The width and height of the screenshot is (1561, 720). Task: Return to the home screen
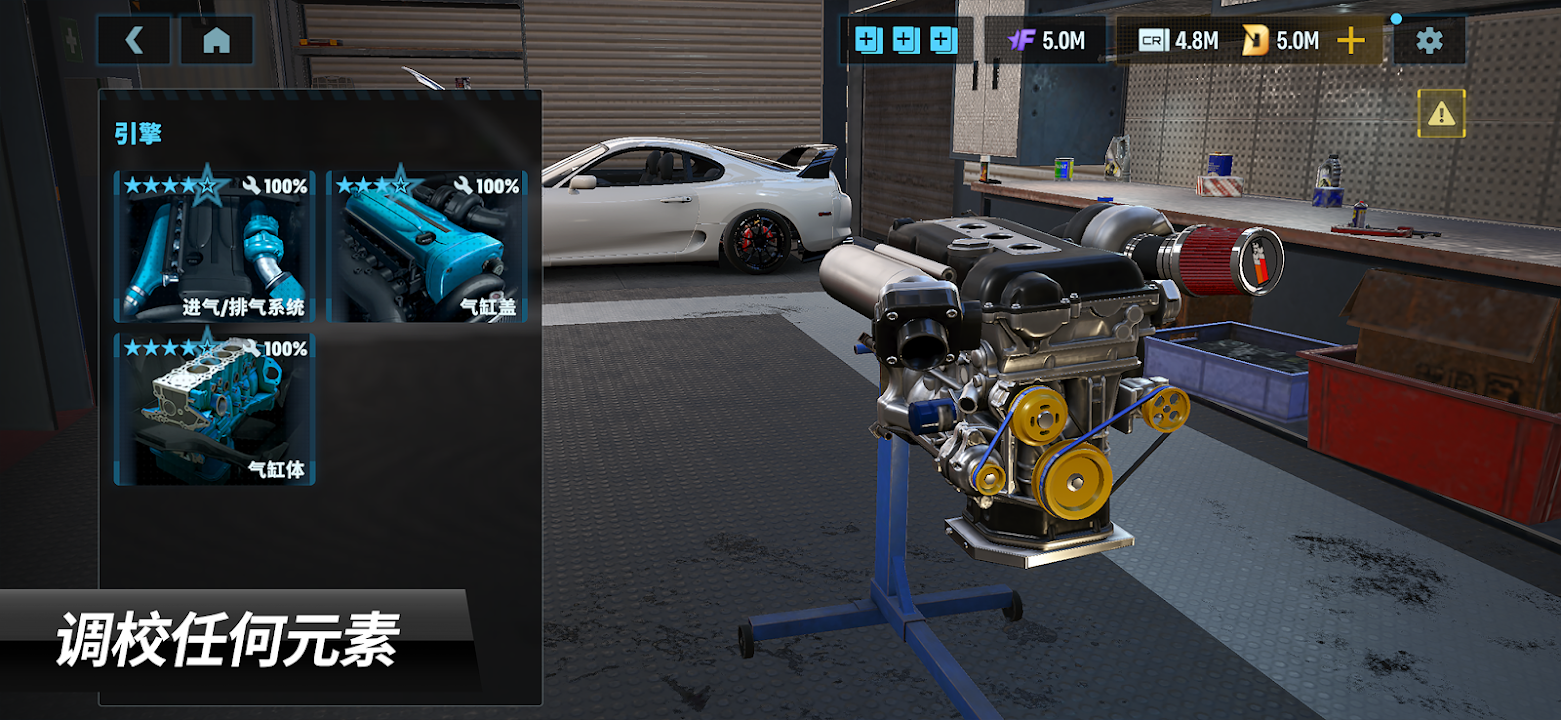(216, 41)
